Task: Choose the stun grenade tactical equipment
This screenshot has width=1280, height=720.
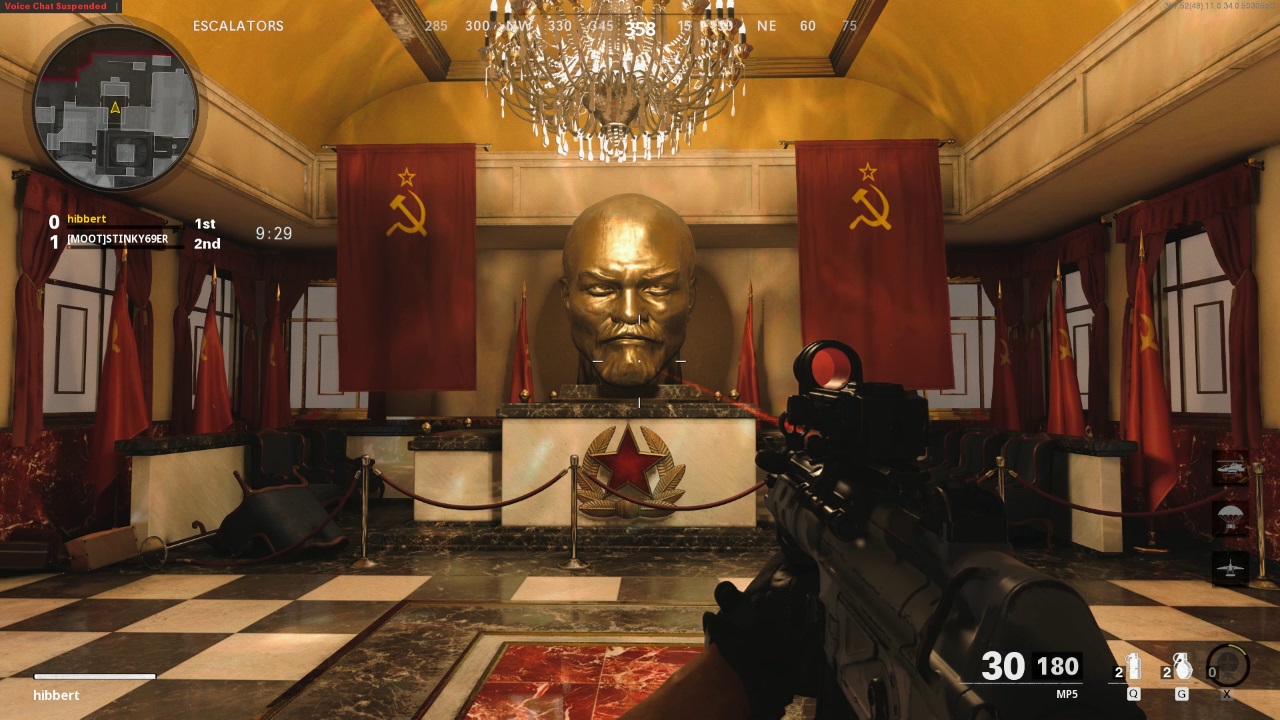Action: 1134,668
